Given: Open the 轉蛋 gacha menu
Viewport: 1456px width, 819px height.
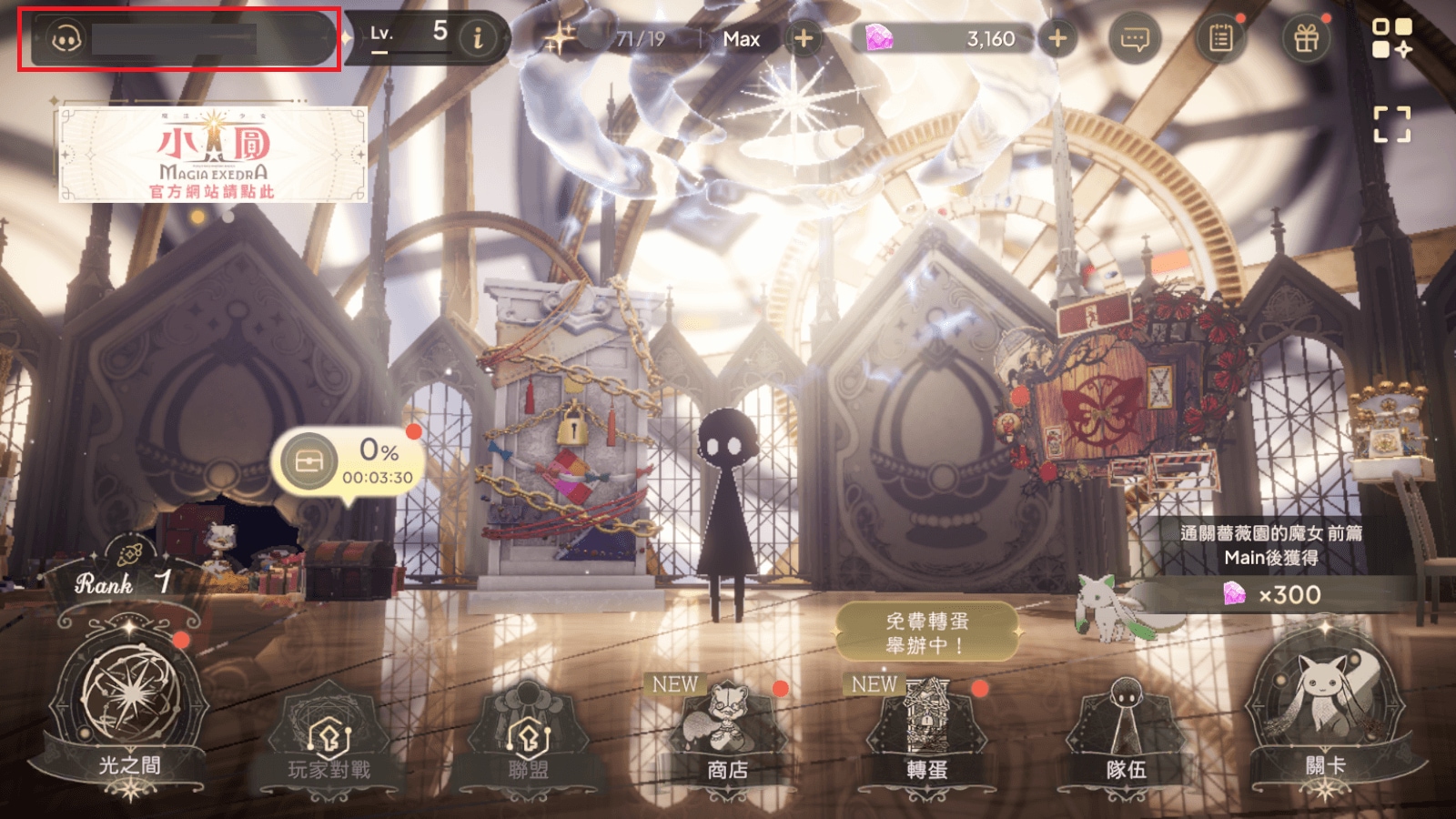Looking at the screenshot, I should (x=926, y=739).
